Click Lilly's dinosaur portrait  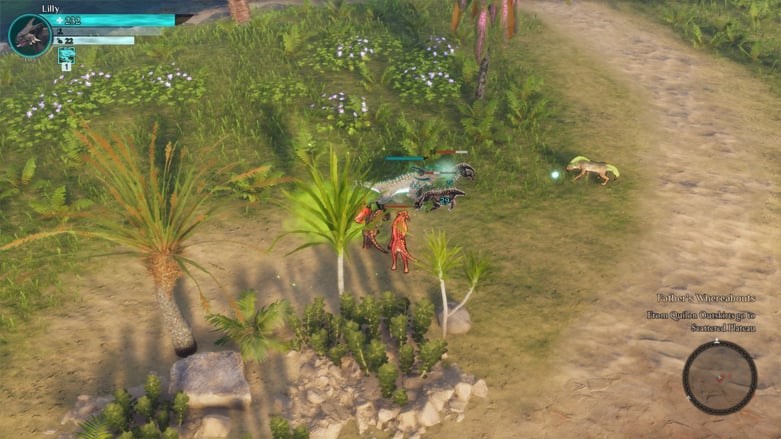tap(29, 35)
